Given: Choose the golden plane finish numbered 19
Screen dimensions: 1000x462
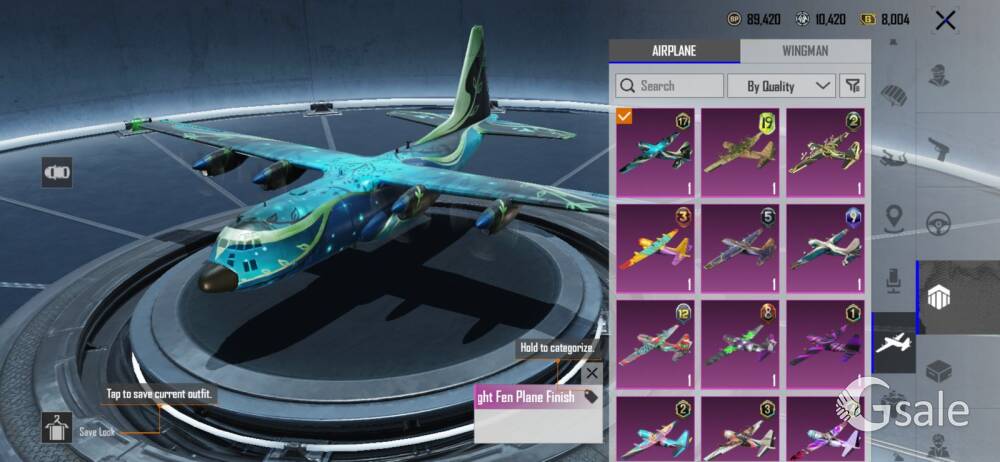Looking at the screenshot, I should click(x=740, y=153).
